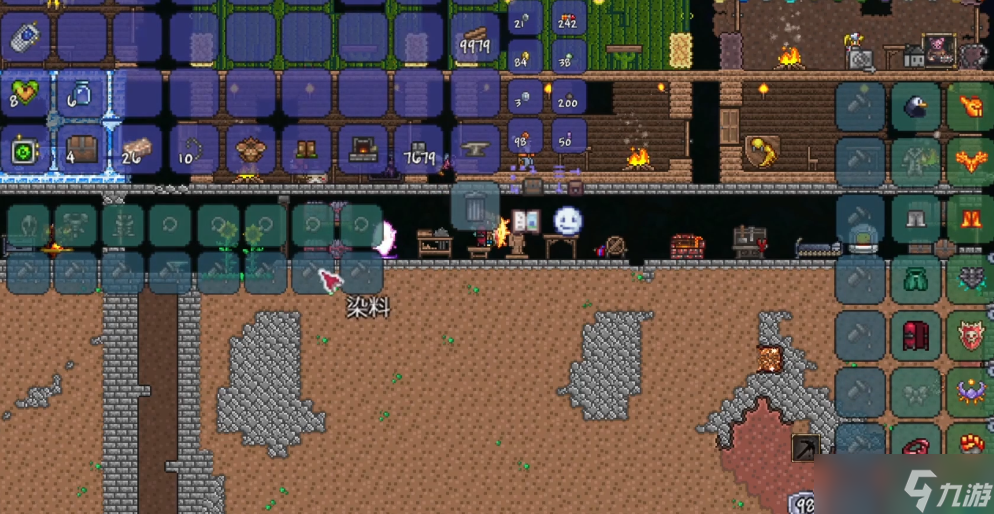
Task: Pick the coin slot showing 200
Action: 568,98
